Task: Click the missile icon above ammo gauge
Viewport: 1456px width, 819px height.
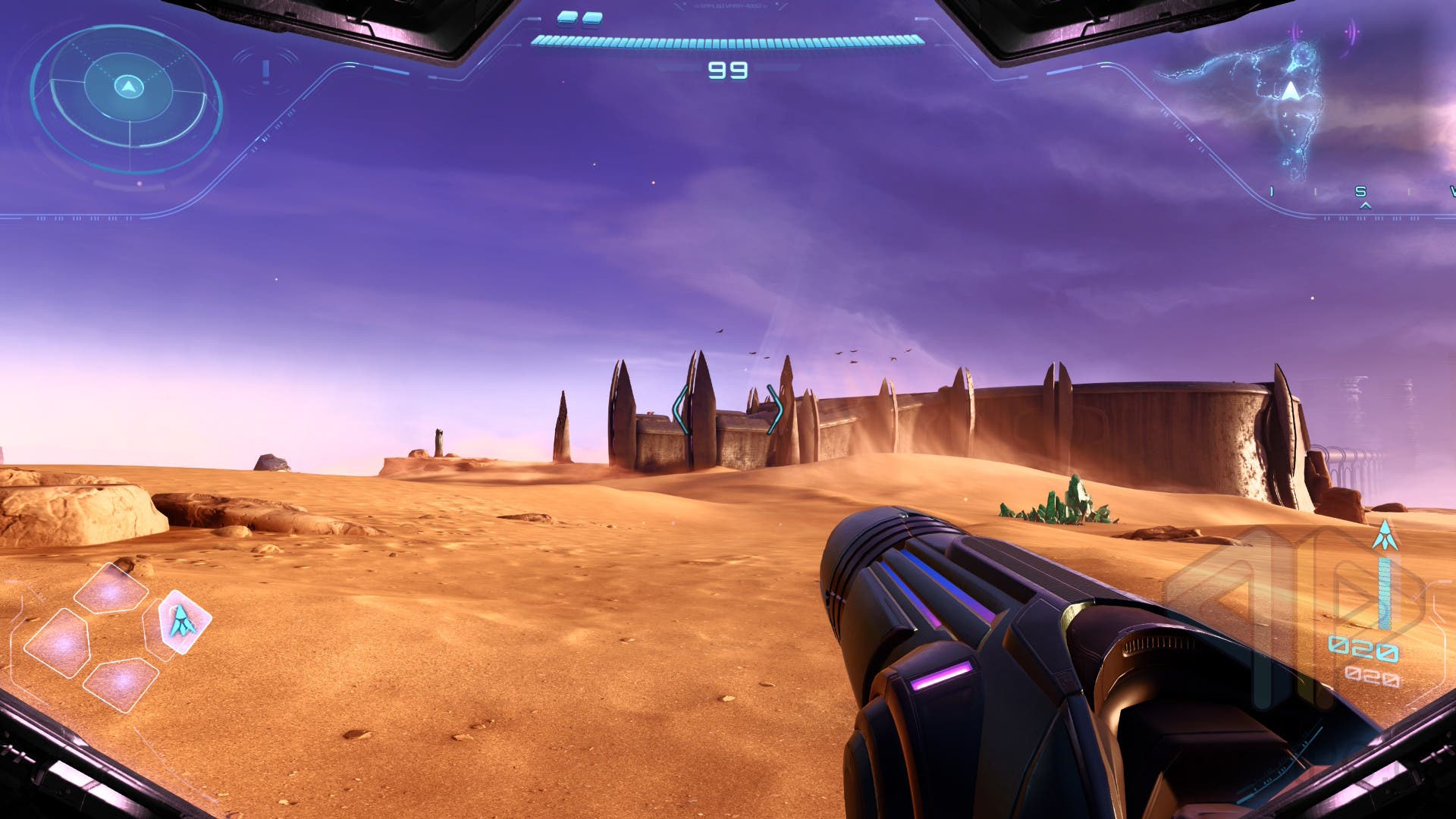Action: pos(1385,536)
